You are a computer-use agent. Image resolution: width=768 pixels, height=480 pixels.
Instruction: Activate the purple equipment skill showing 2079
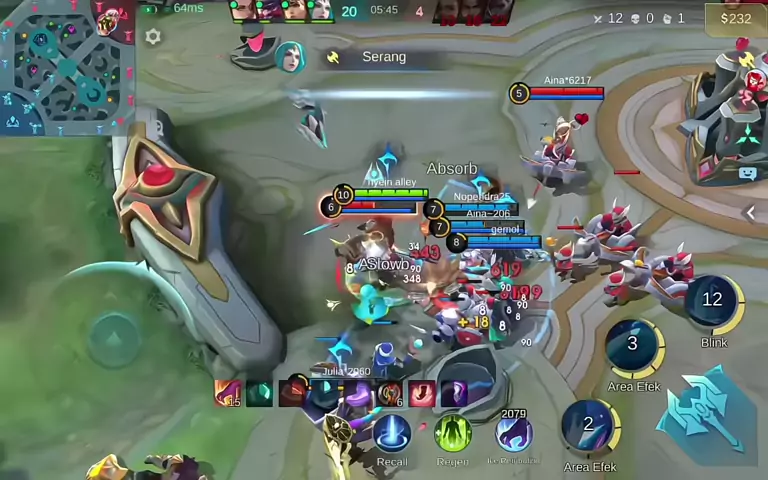[513, 433]
